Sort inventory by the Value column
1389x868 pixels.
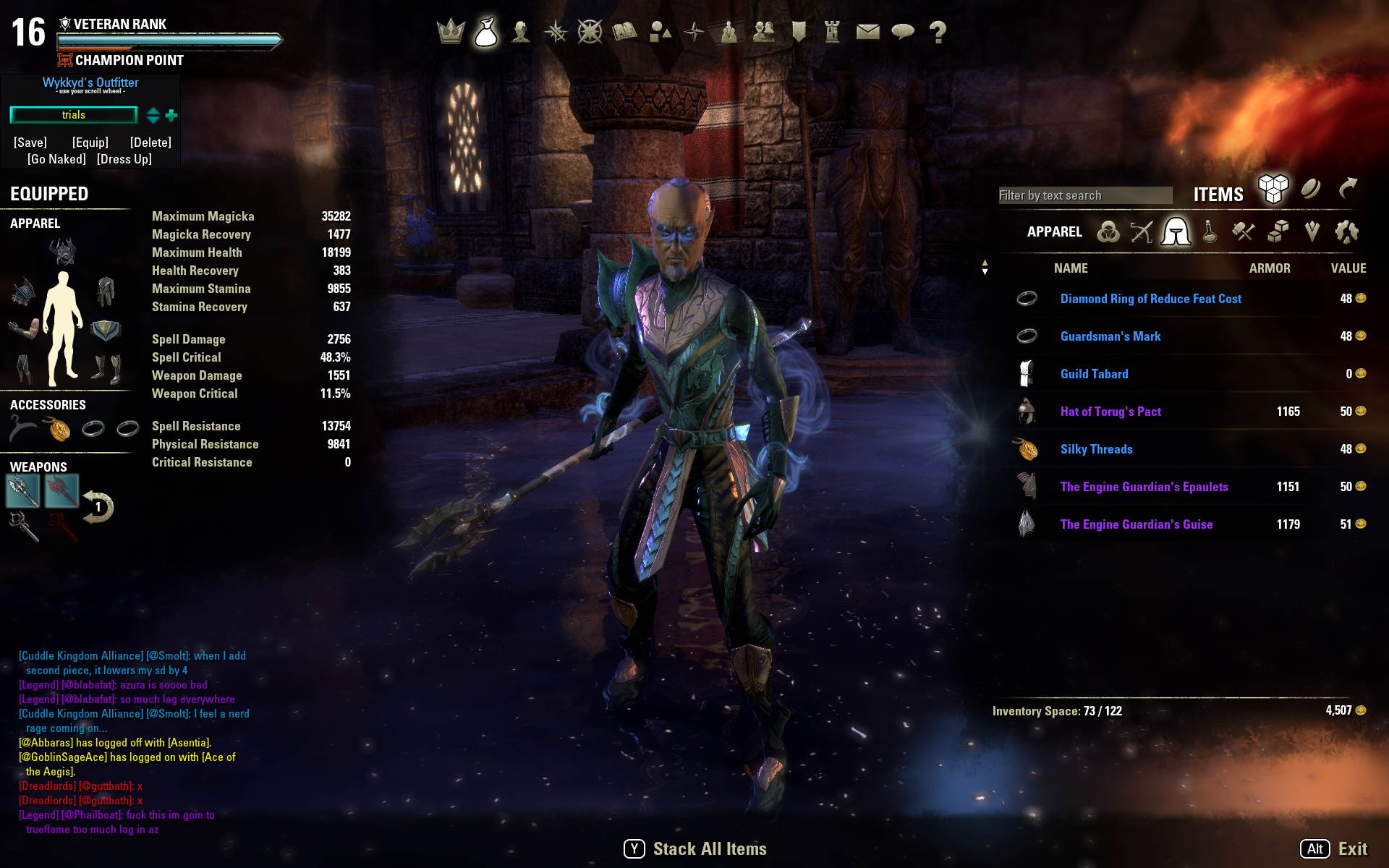point(1348,268)
